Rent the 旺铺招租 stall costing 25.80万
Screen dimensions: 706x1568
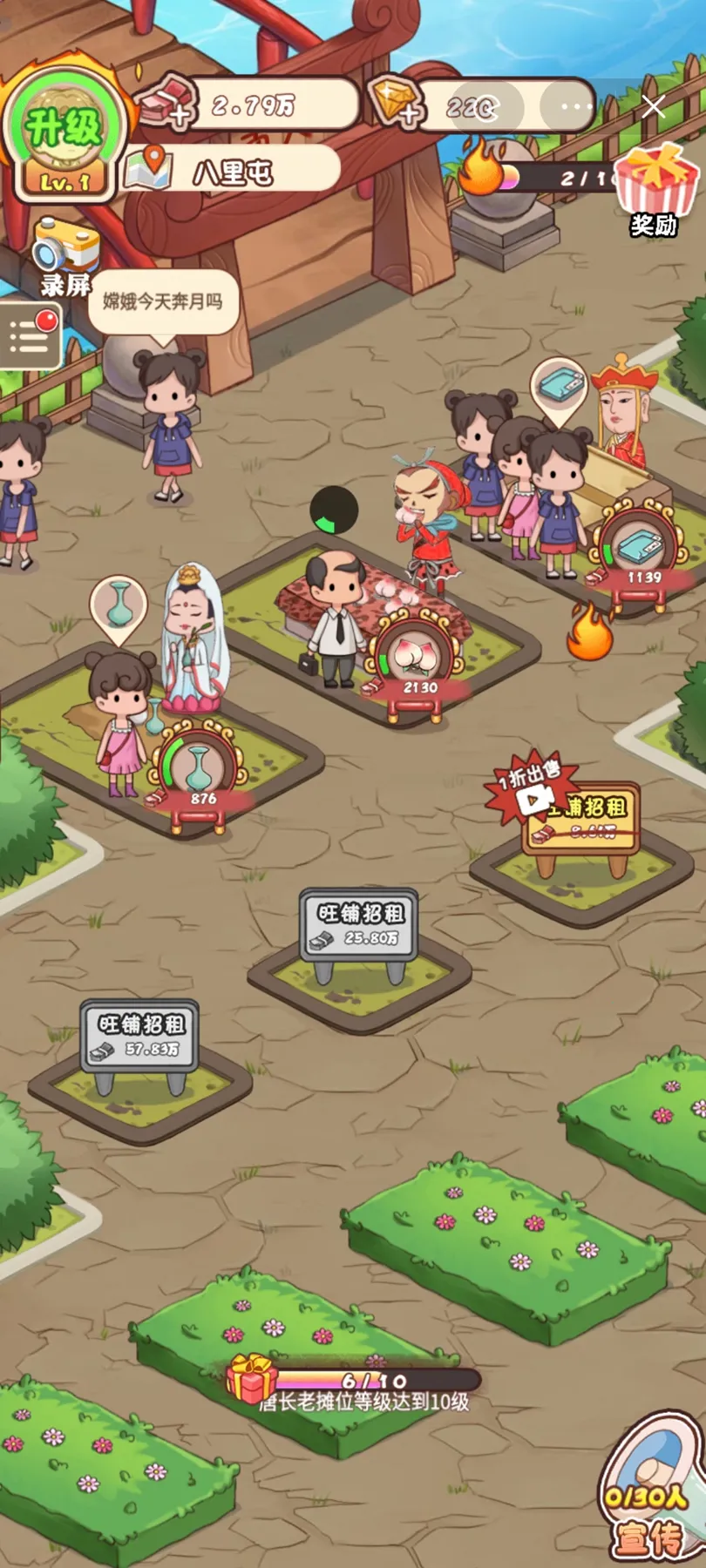[x=359, y=926]
